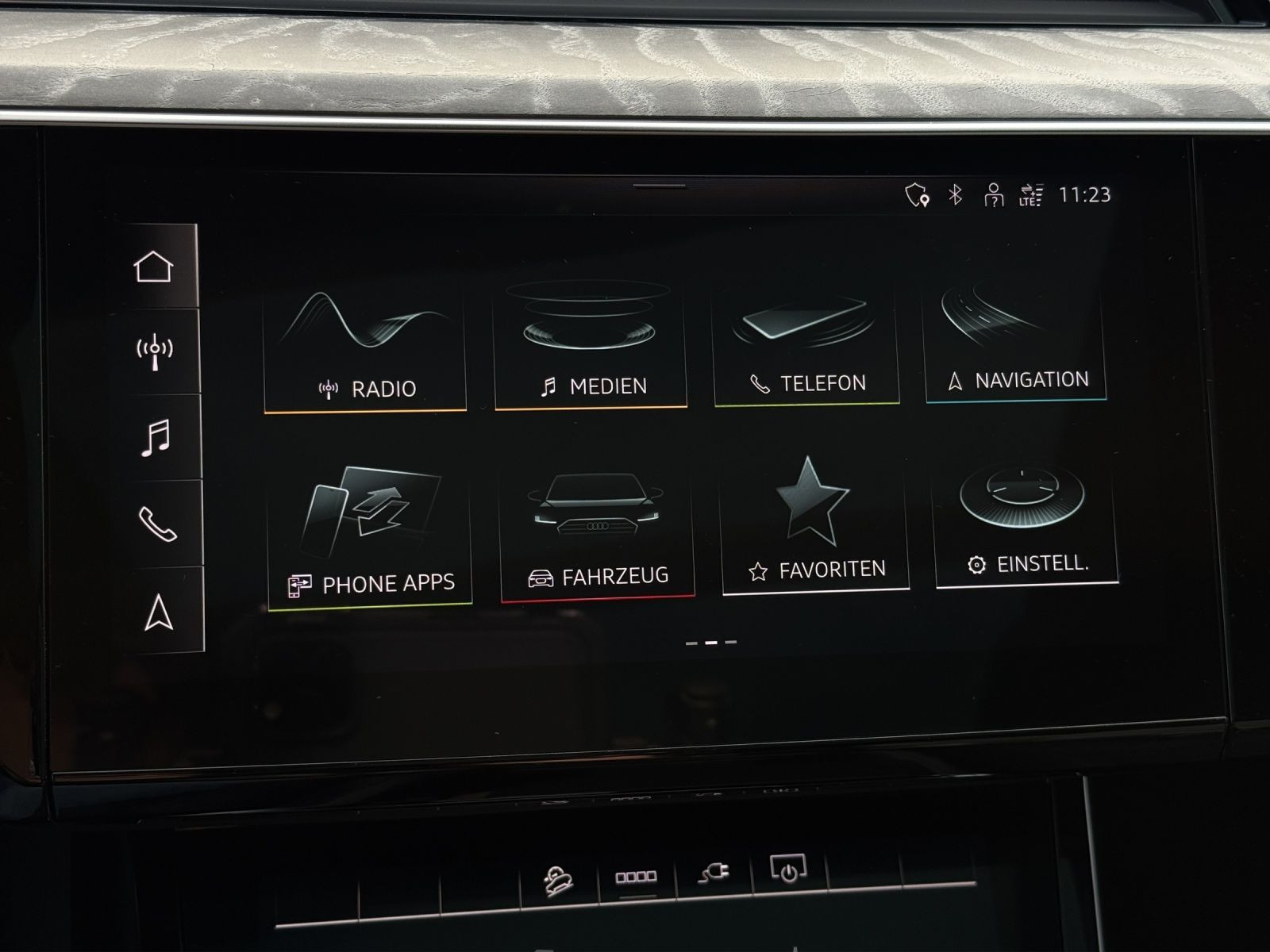This screenshot has height=952, width=1270.
Task: Open the user profile status icon
Action: [993, 195]
